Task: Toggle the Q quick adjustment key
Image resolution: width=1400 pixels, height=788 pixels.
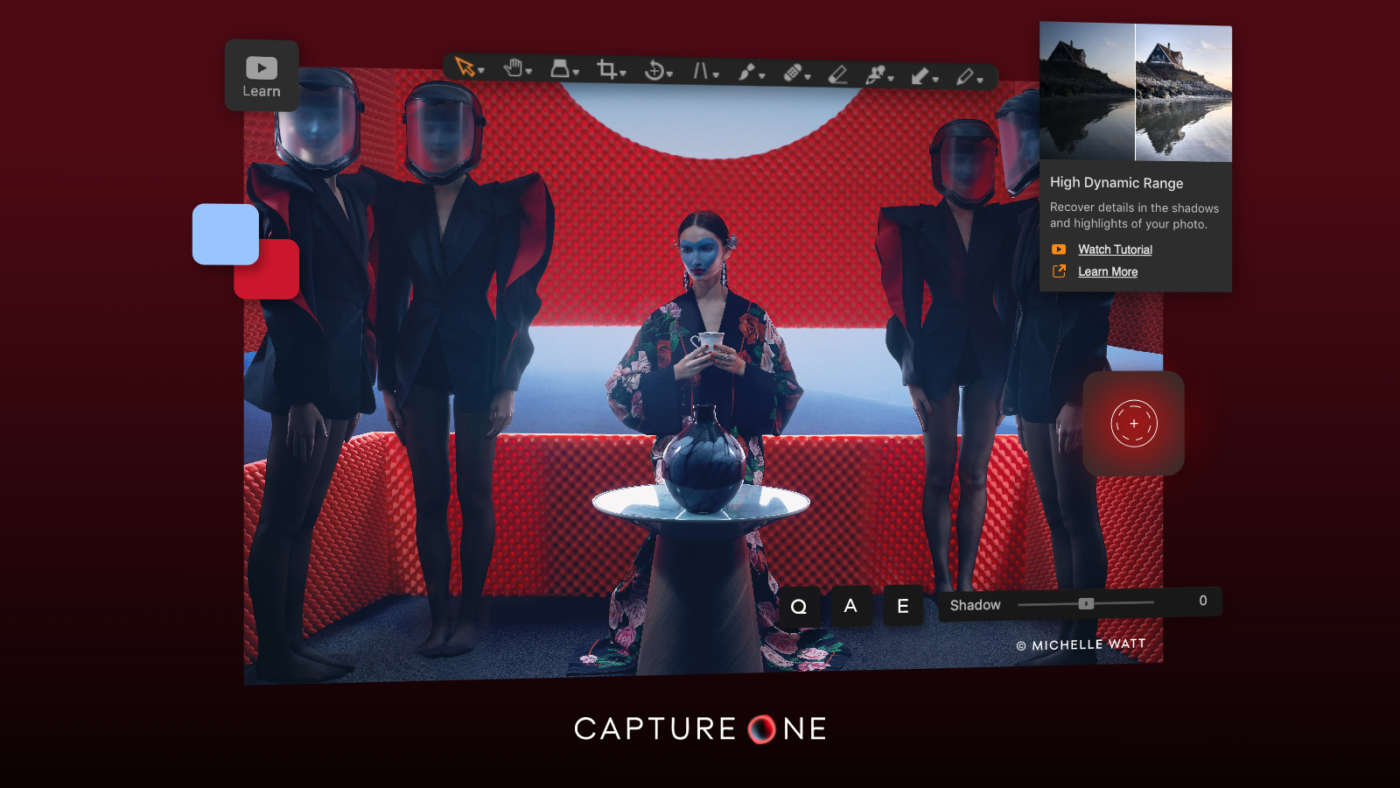Action: coord(799,605)
